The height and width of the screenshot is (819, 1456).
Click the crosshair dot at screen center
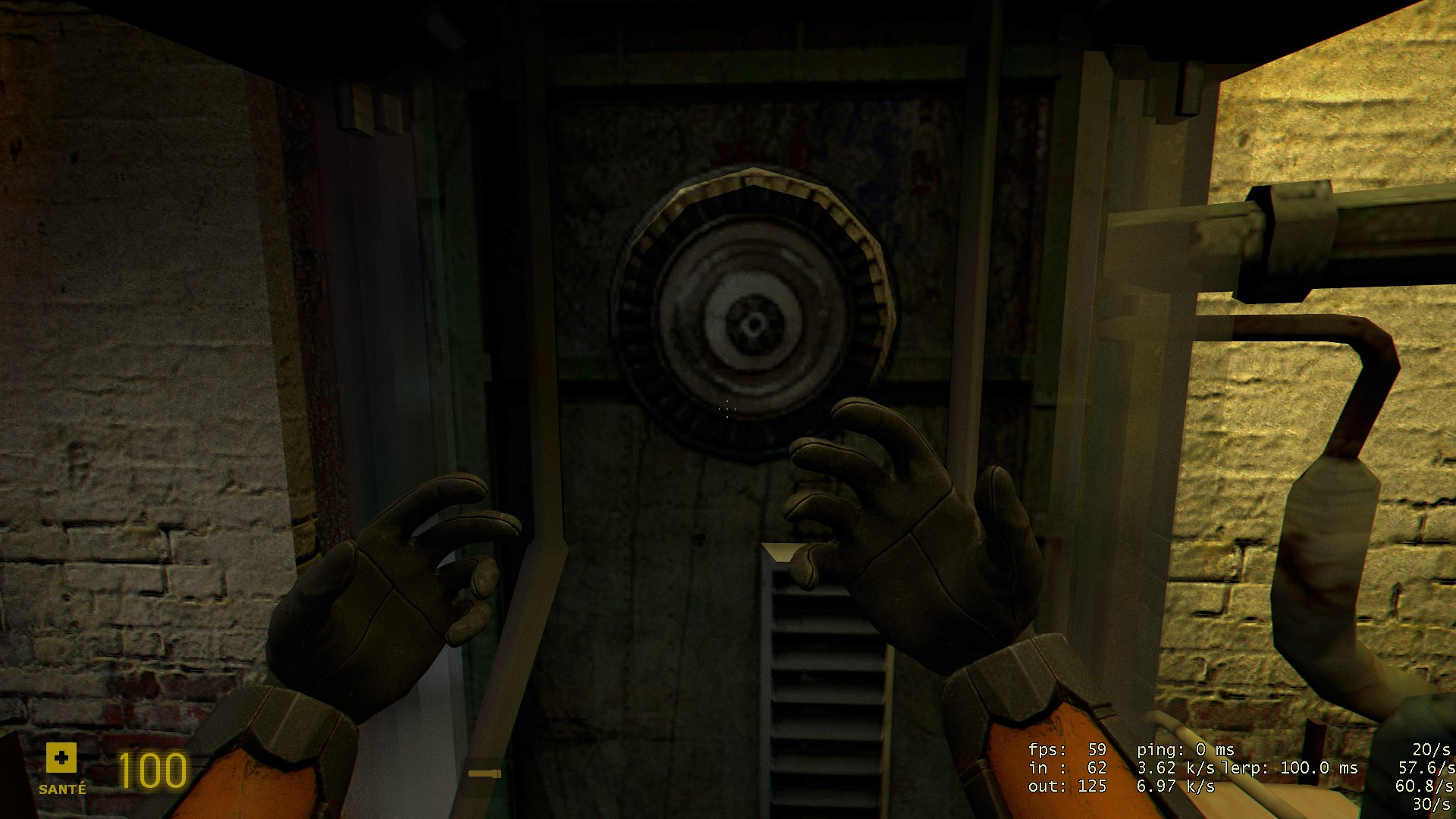tap(726, 409)
